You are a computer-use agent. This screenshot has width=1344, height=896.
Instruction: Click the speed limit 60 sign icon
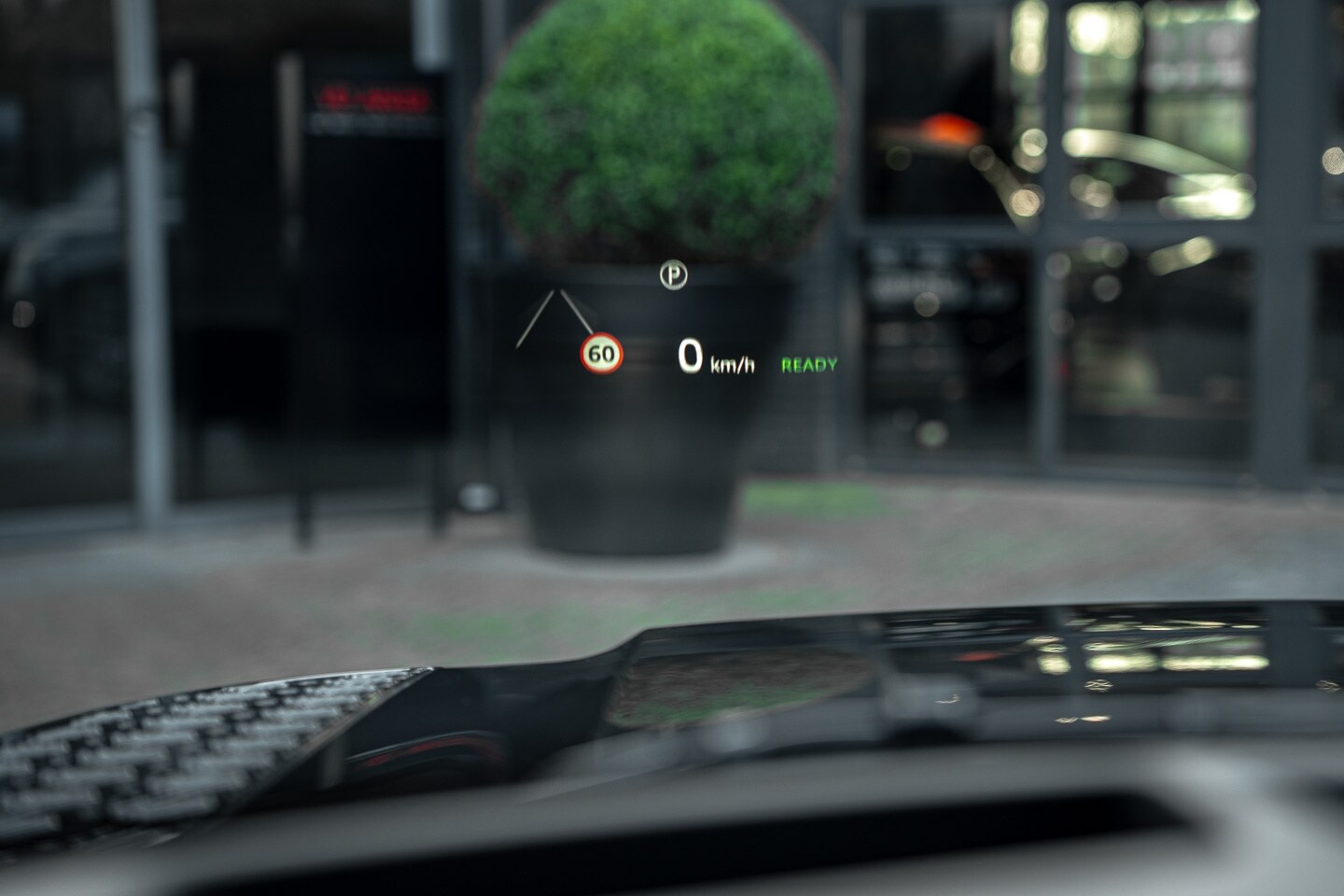click(x=602, y=354)
